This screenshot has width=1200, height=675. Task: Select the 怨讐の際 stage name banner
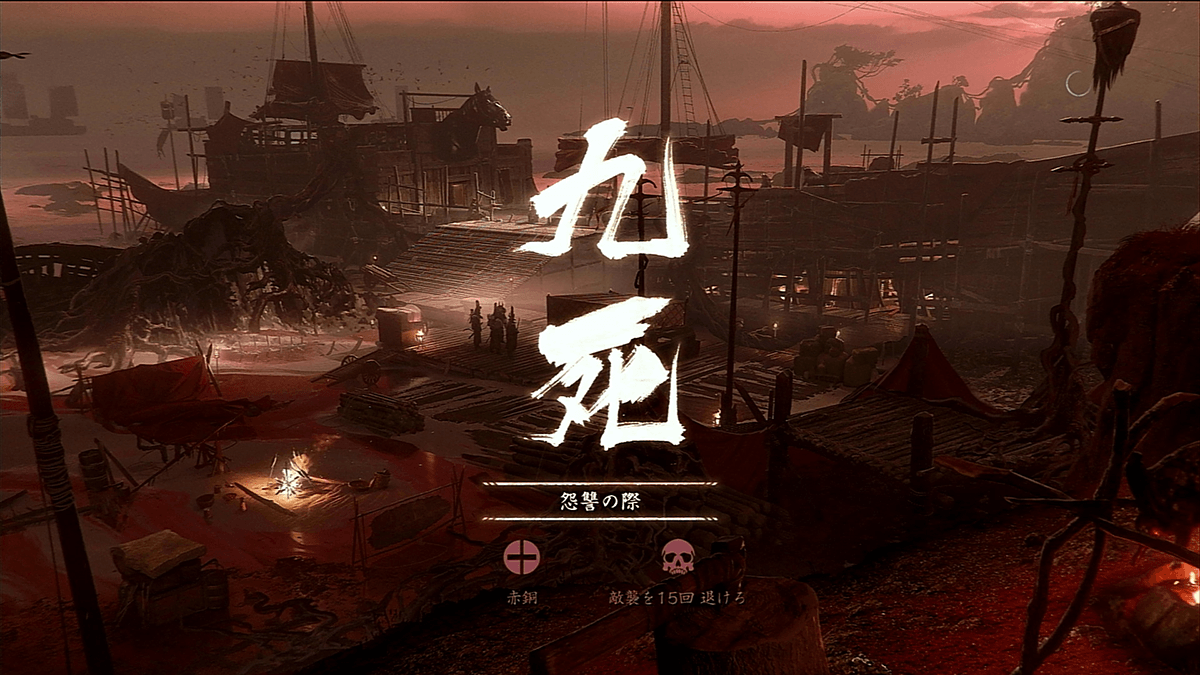(x=598, y=501)
